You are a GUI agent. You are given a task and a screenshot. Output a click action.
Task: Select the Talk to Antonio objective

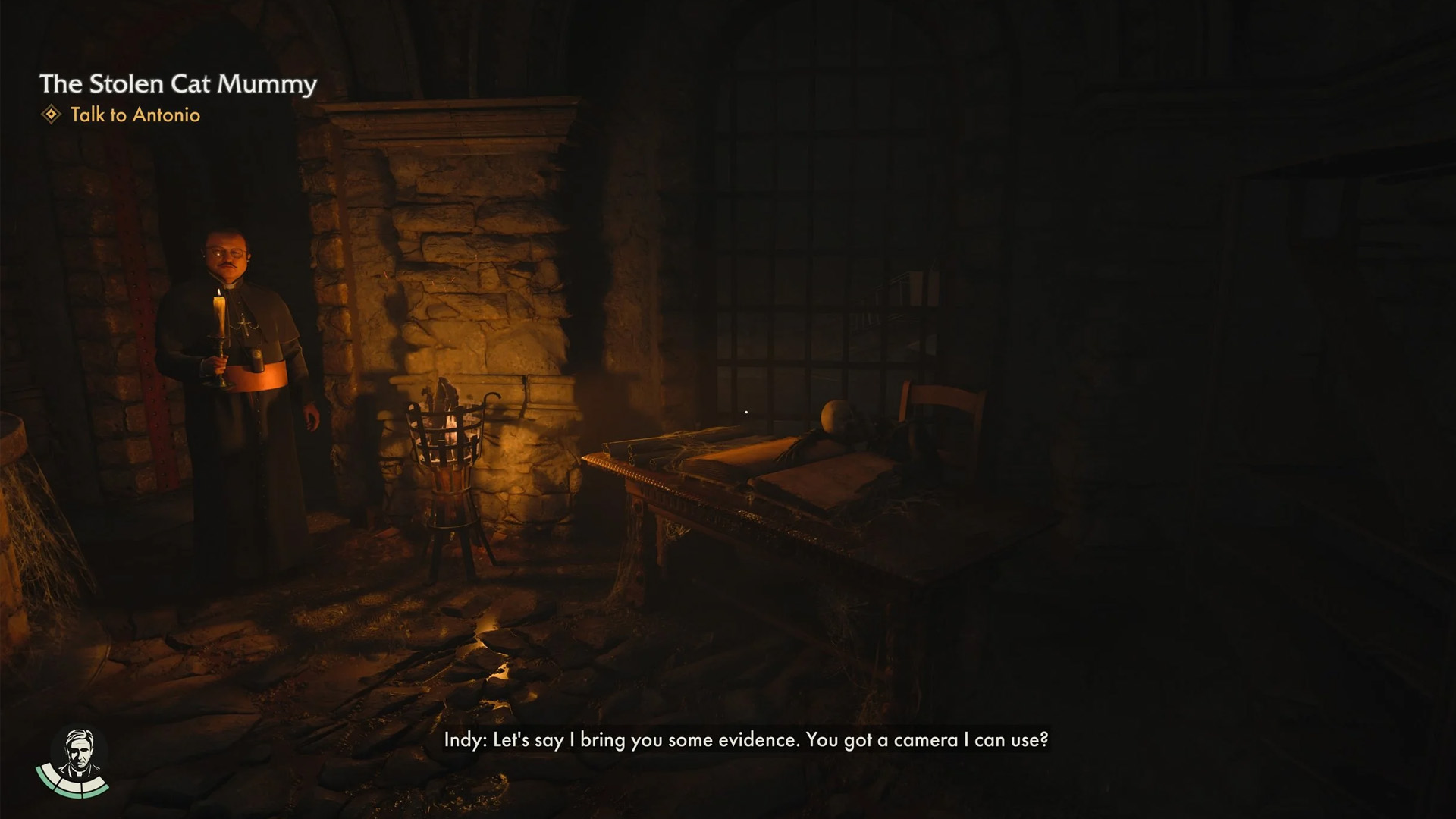[135, 115]
